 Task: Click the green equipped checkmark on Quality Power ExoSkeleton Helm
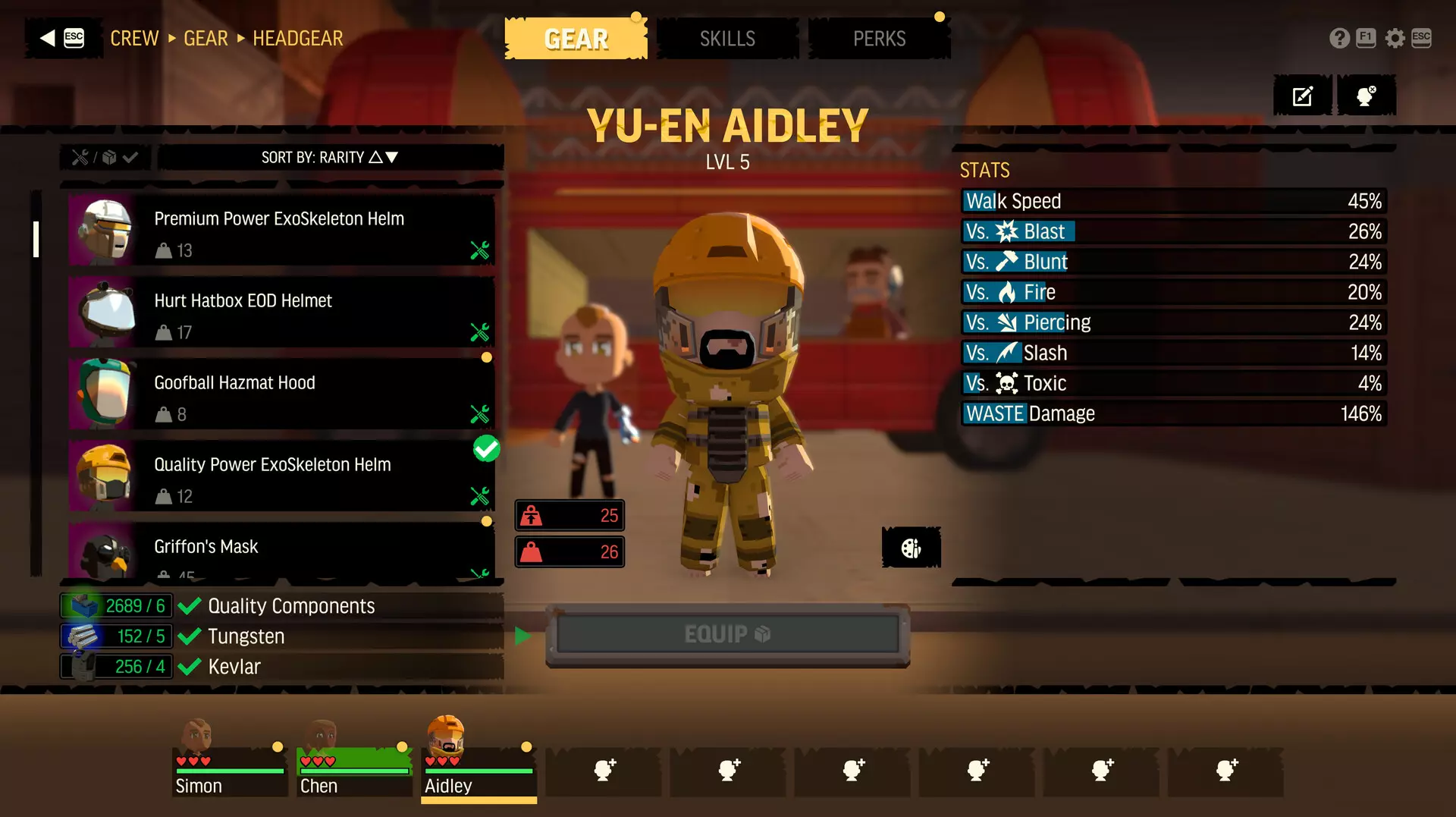(487, 449)
